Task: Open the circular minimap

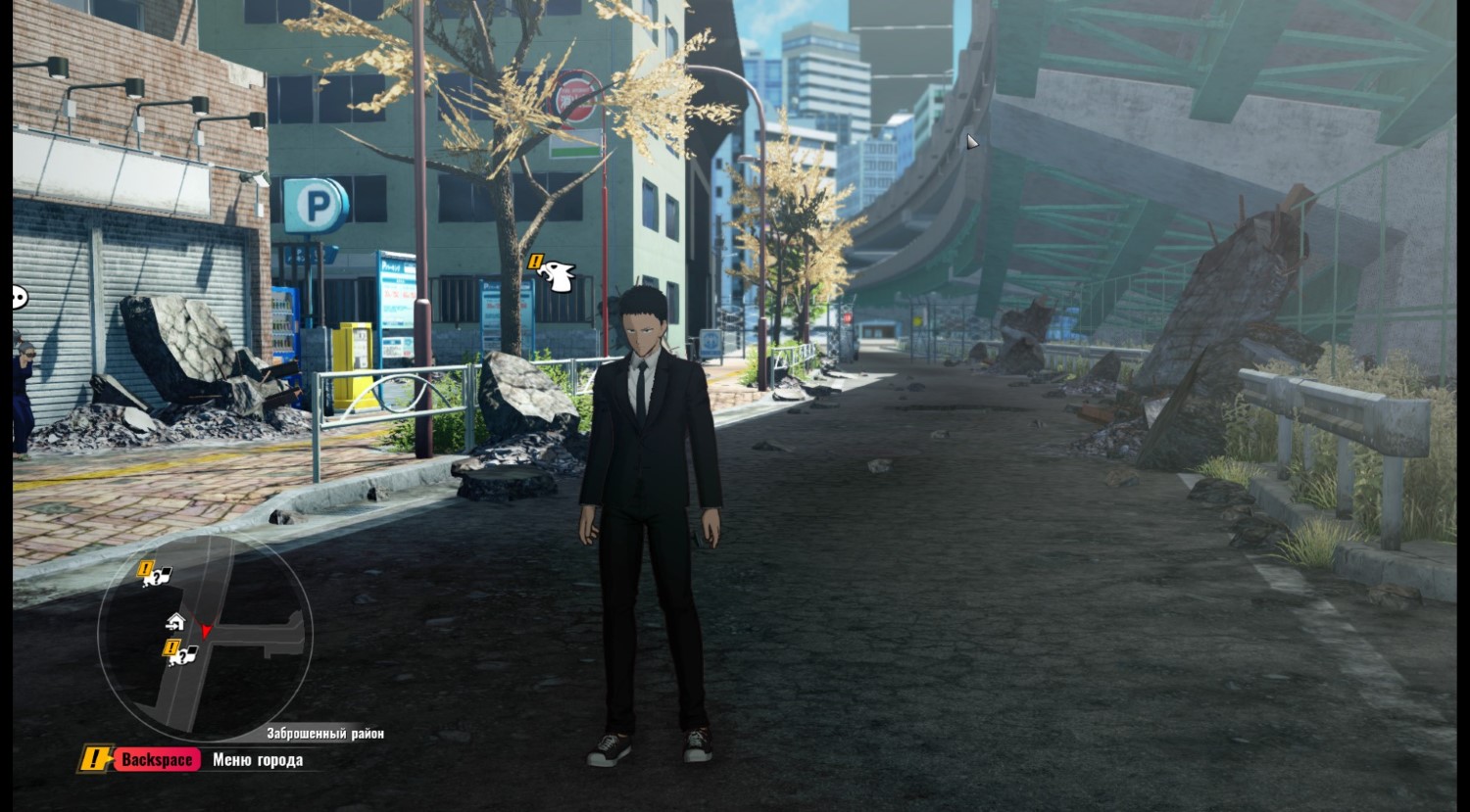Action: click(205, 637)
